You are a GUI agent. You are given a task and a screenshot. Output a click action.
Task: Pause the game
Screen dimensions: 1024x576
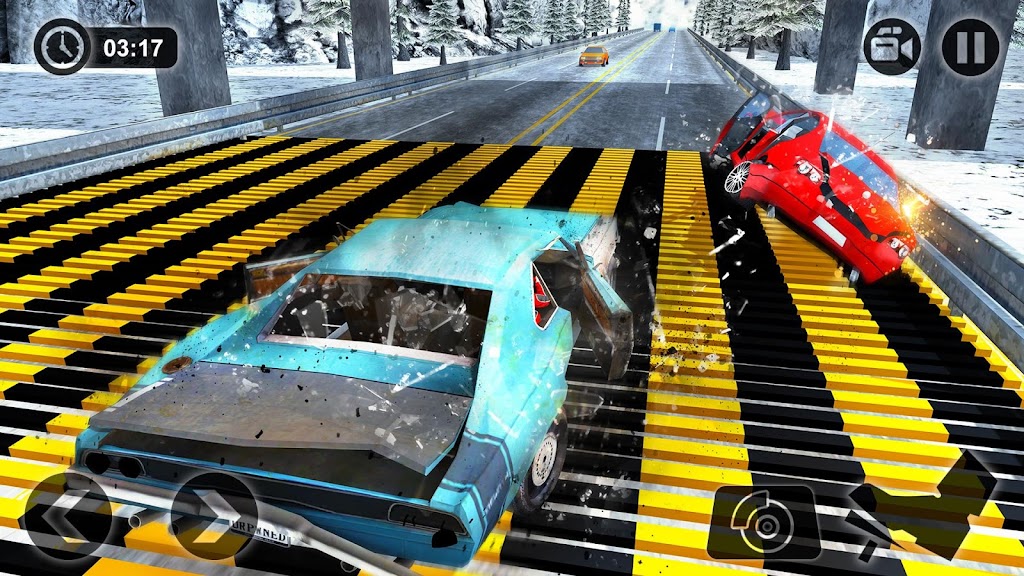point(970,46)
